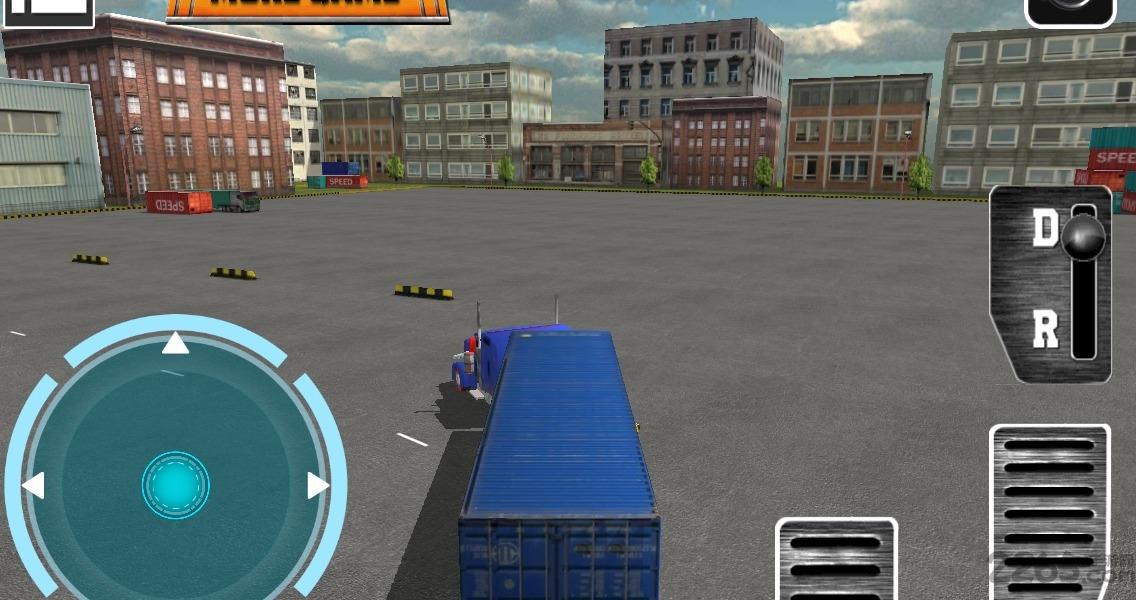Click the pause button in the top corner
The height and width of the screenshot is (600, 1136).
pos(47,10)
